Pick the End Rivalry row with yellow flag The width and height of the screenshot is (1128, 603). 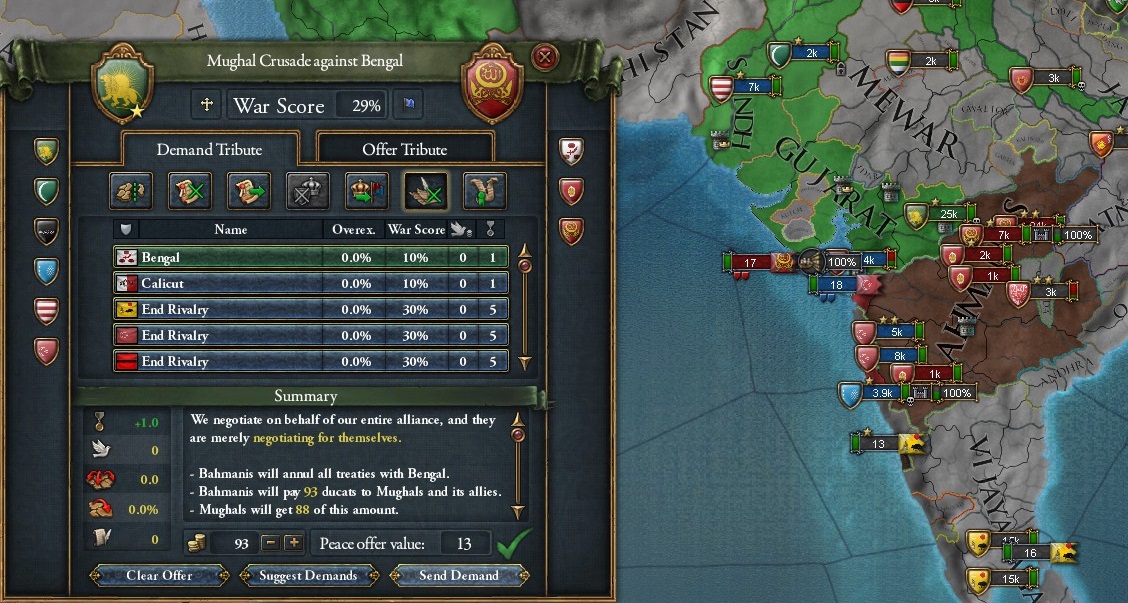point(310,309)
